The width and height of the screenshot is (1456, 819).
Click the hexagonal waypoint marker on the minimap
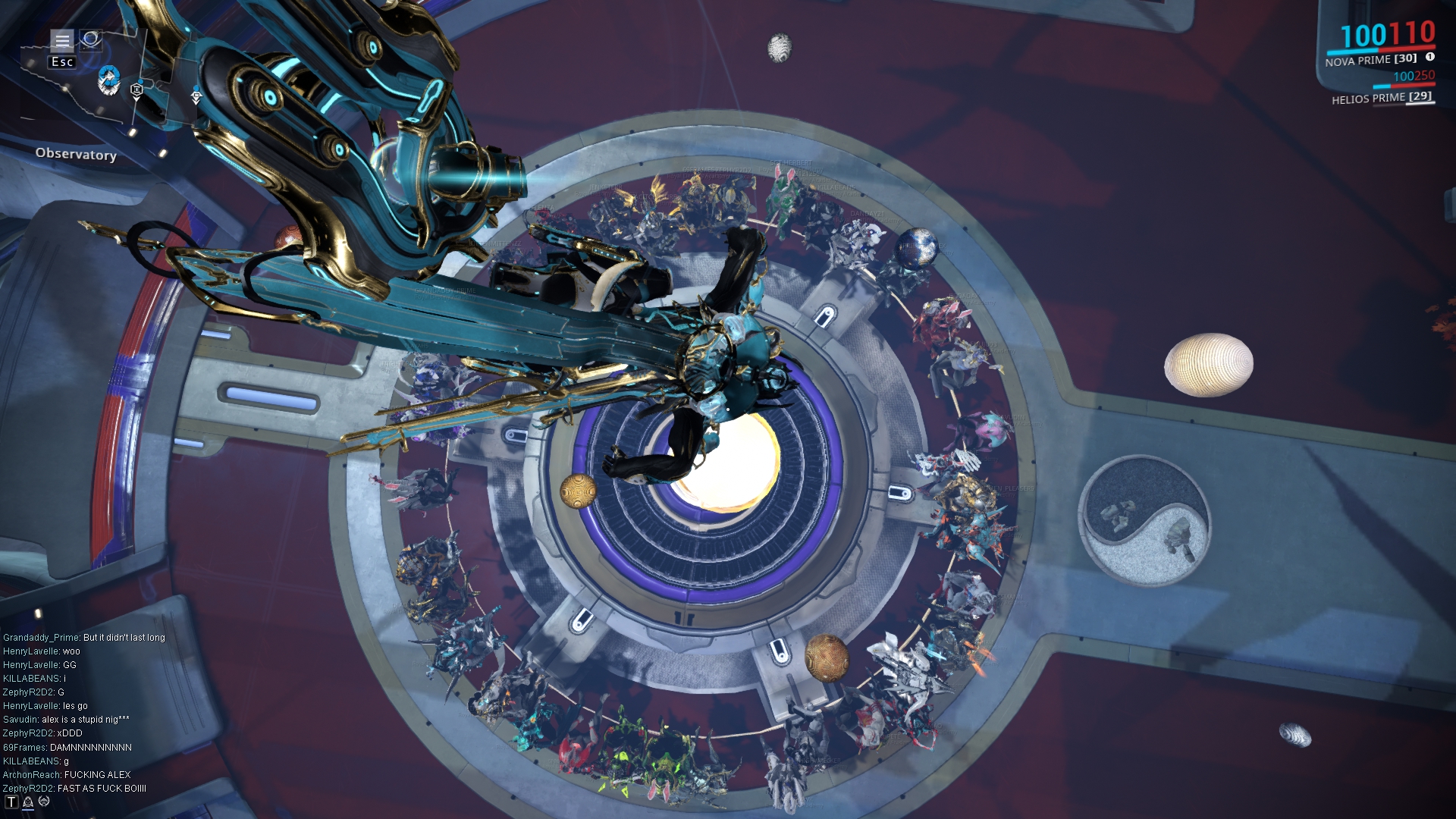pyautogui.click(x=136, y=90)
